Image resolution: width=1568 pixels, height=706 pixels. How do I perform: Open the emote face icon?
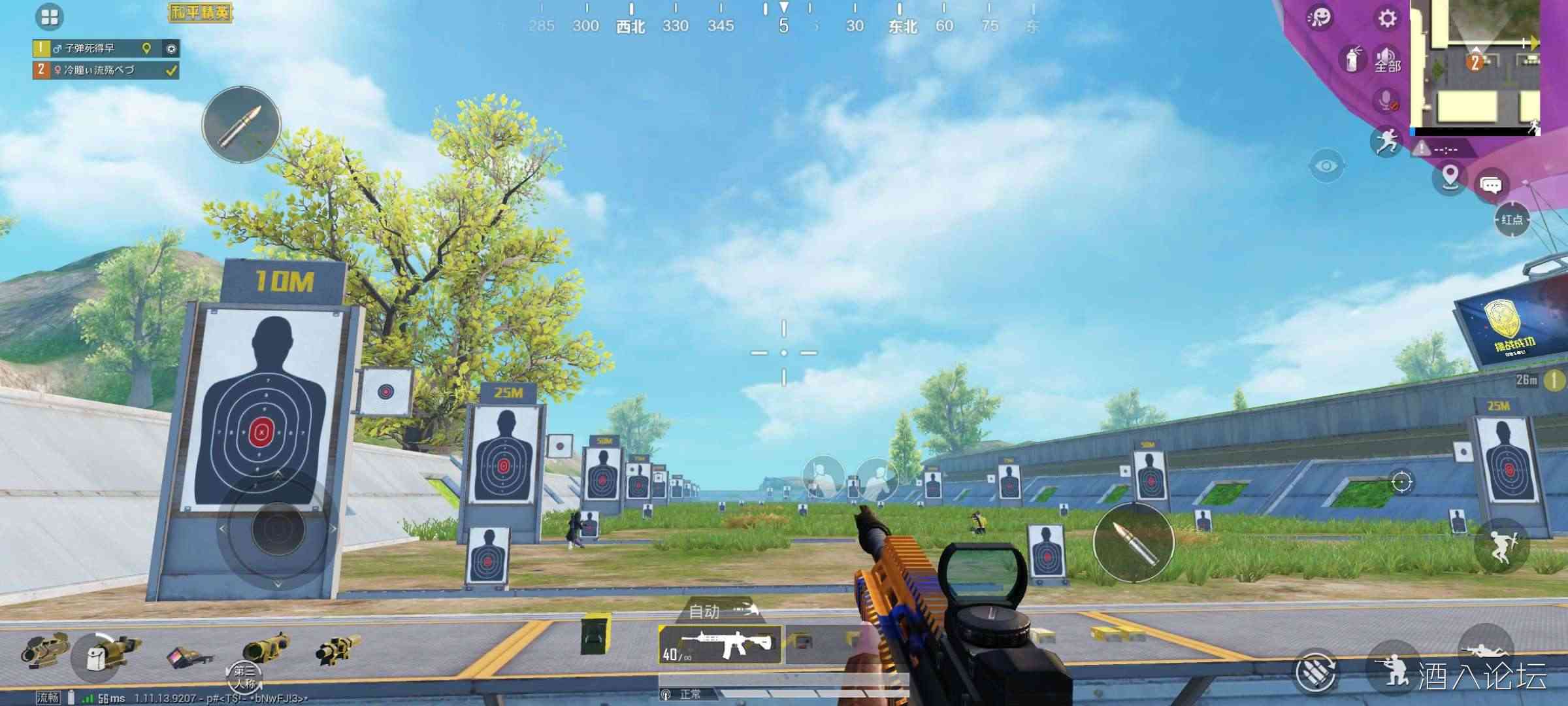click(x=1320, y=18)
